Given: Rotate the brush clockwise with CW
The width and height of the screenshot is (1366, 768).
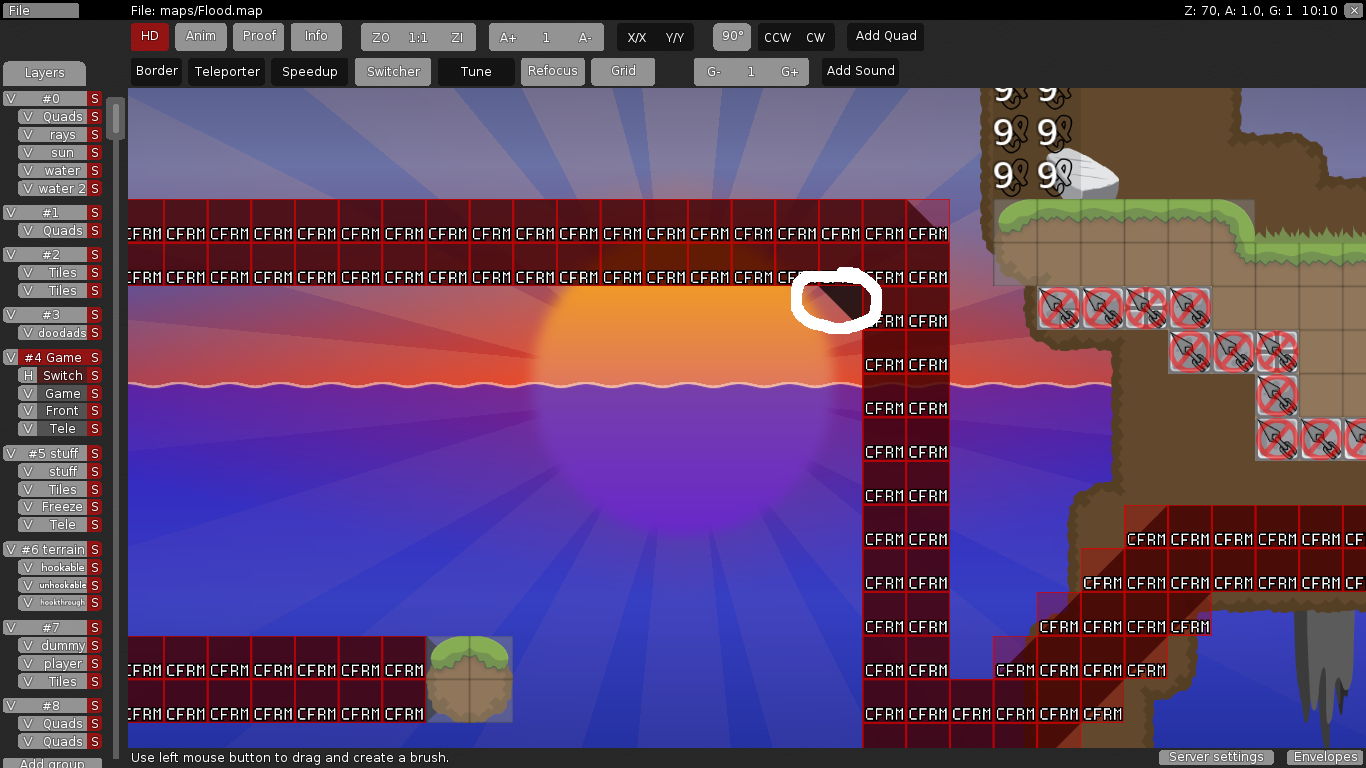Looking at the screenshot, I should (816, 38).
